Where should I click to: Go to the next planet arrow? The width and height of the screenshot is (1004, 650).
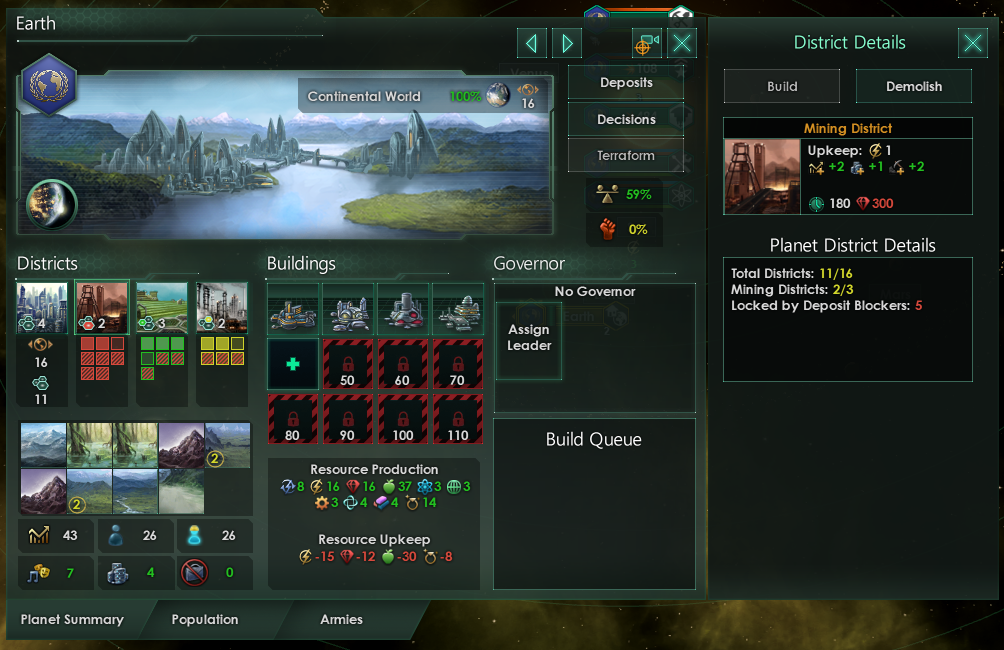tap(566, 43)
